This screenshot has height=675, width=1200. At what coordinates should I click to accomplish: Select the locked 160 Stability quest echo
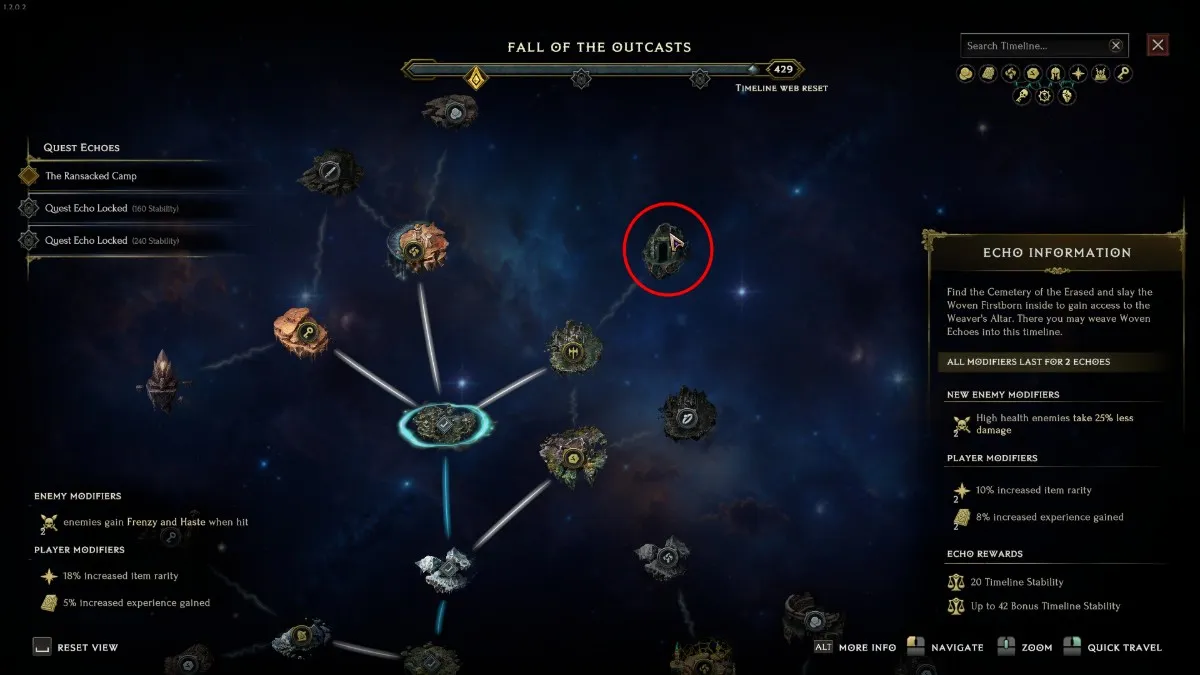110,208
